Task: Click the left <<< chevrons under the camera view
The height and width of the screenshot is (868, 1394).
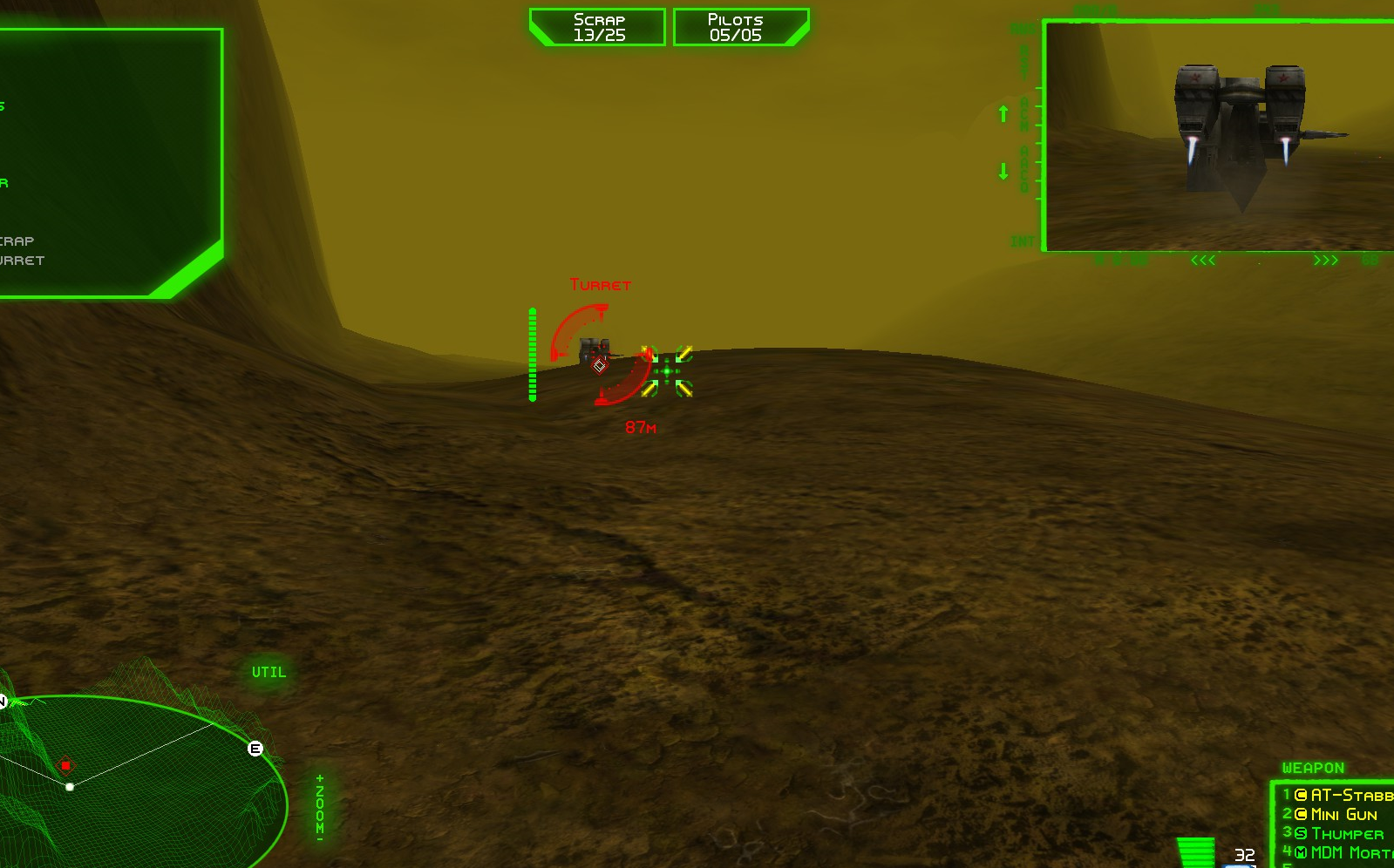Action: click(x=1203, y=259)
